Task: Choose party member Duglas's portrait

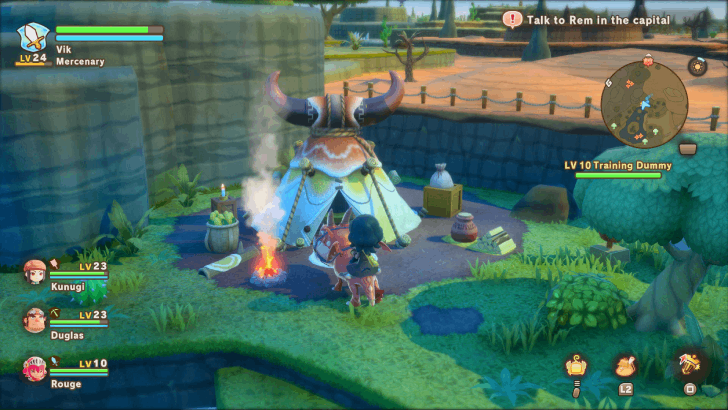Action: (x=35, y=319)
